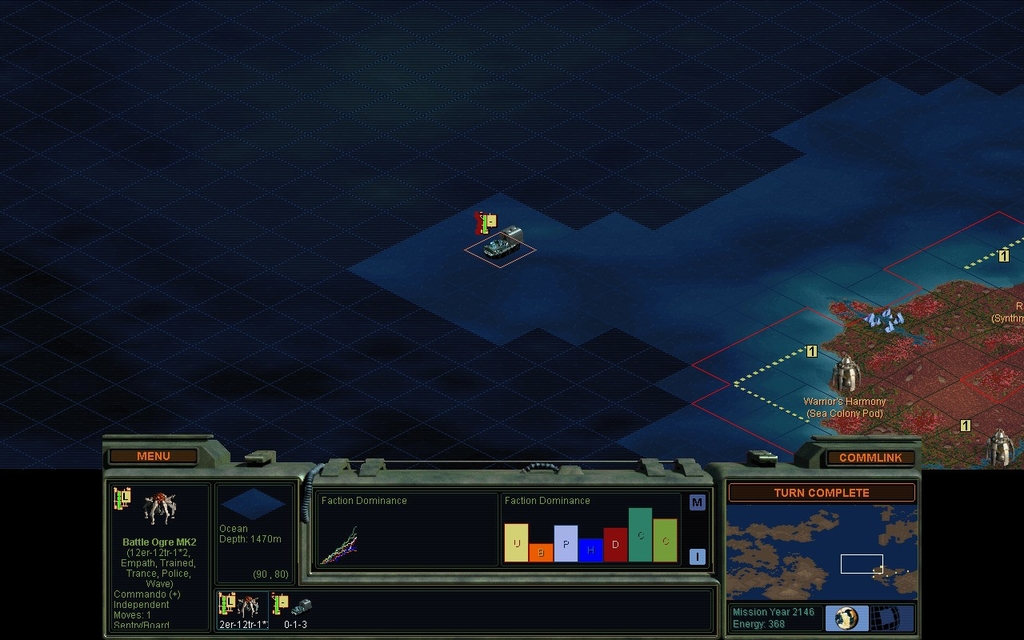Toggle the M button beside Faction Dominance
Image resolution: width=1024 pixels, height=640 pixels.
click(x=697, y=502)
